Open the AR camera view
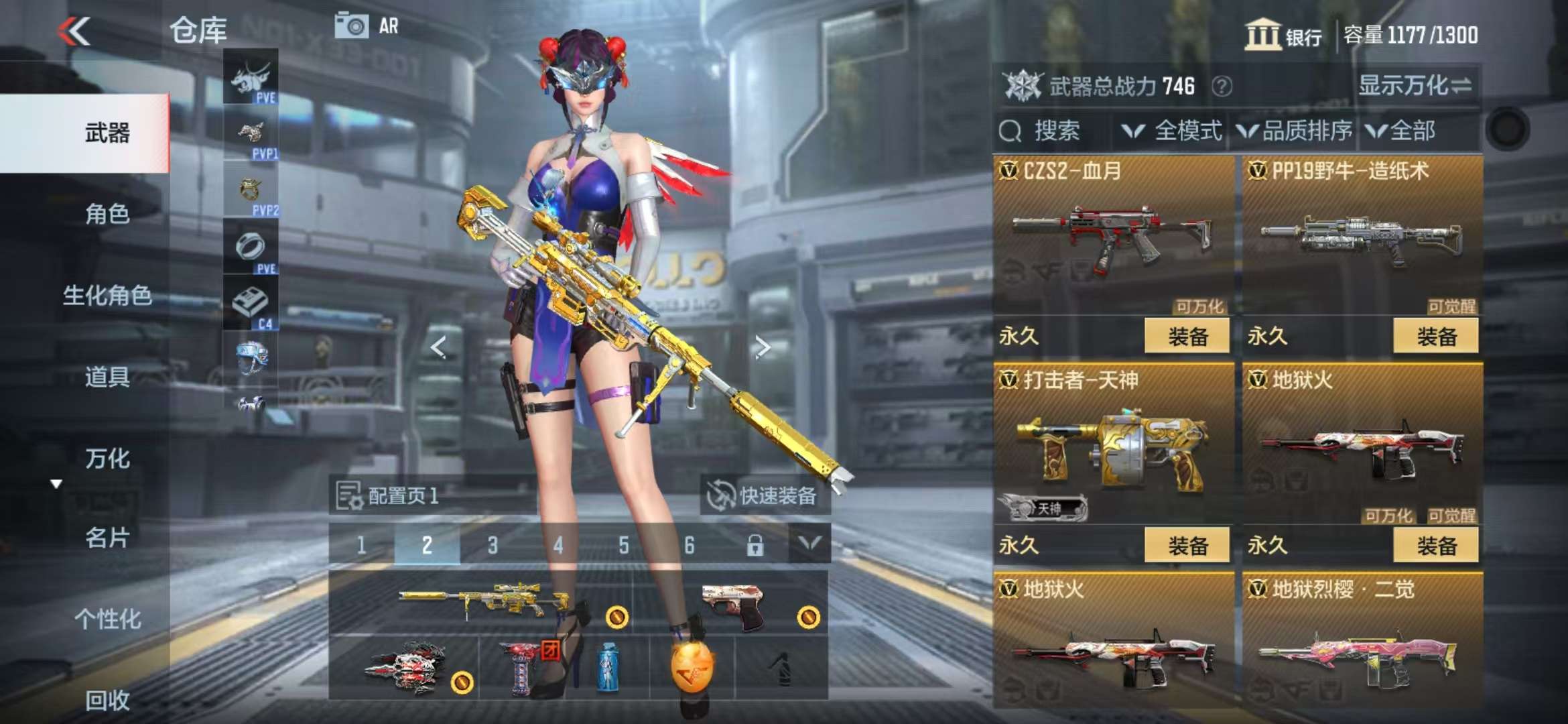The image size is (1568, 724). pyautogui.click(x=366, y=27)
